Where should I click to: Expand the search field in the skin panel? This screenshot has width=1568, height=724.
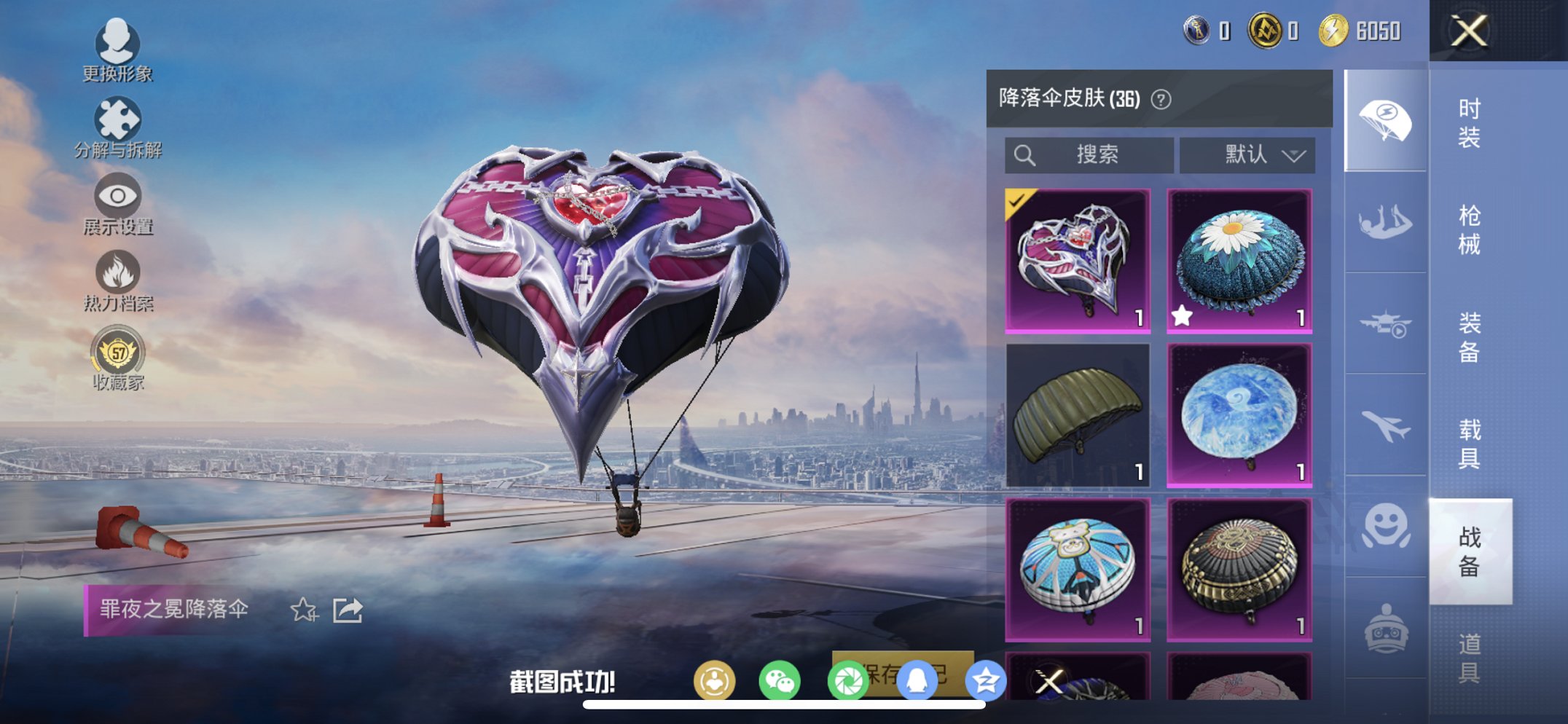tap(1089, 154)
